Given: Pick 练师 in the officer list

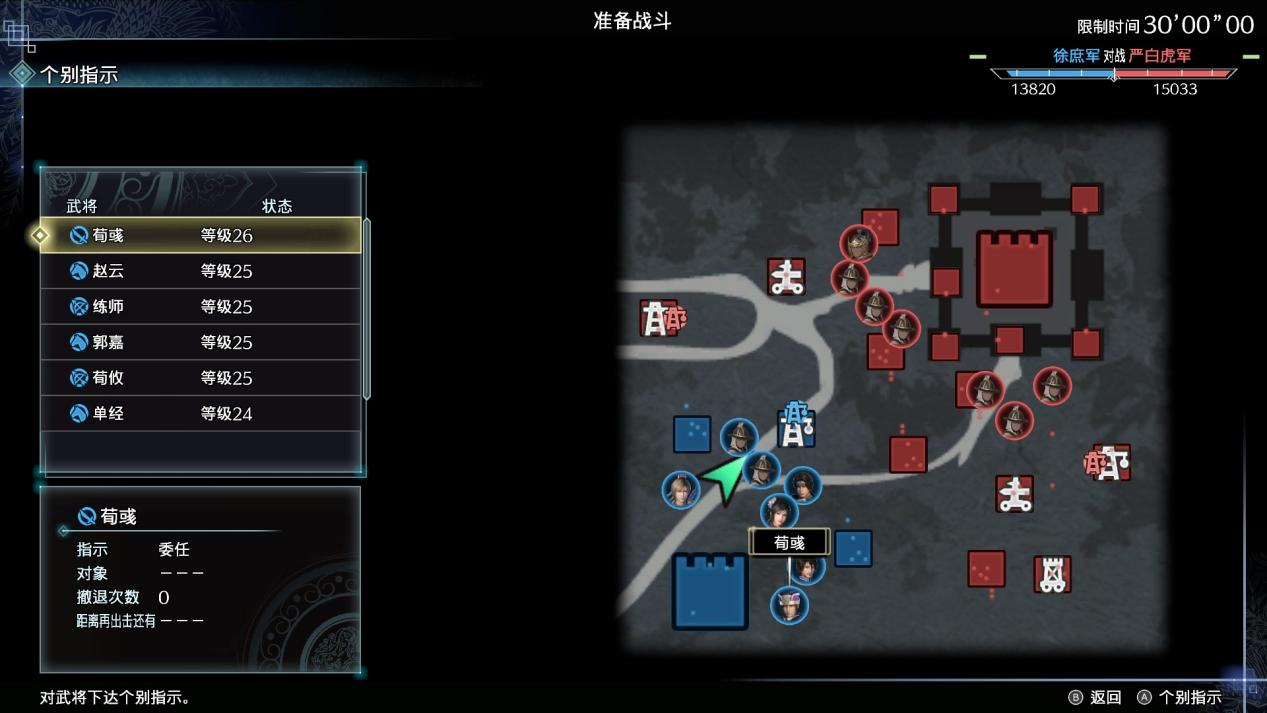Looking at the screenshot, I should [200, 307].
